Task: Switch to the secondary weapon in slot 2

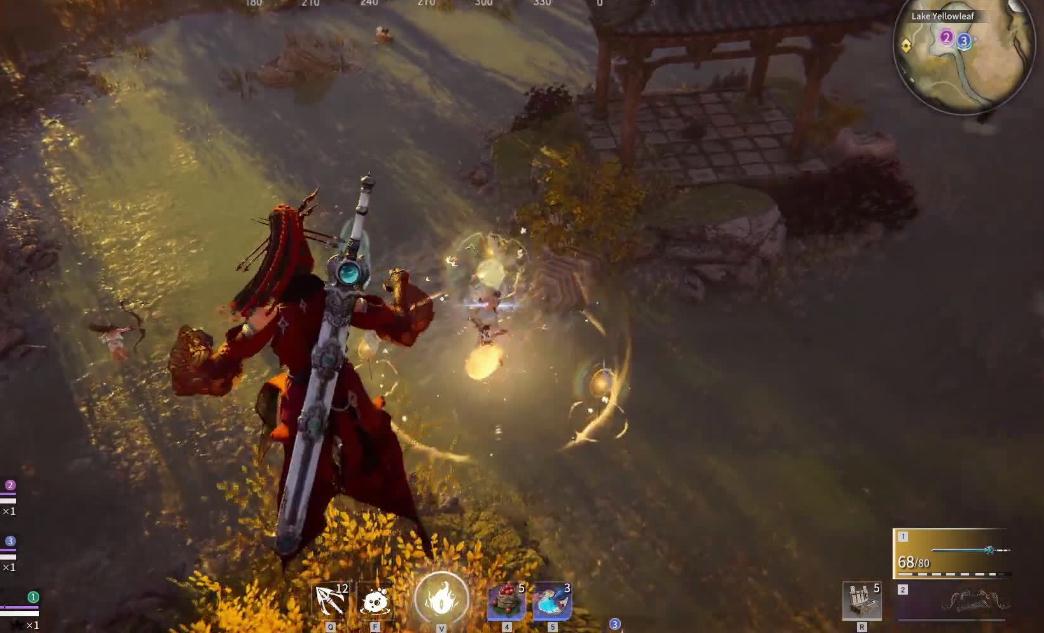Action: click(x=952, y=603)
